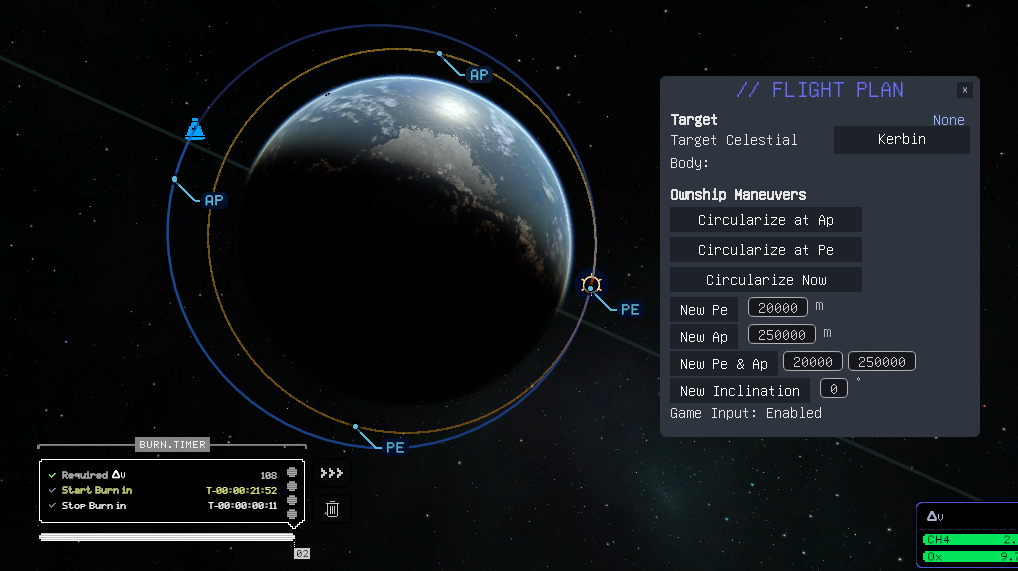The width and height of the screenshot is (1018, 571).
Task: Choose Circularize at Ap maneuver
Action: 765,220
